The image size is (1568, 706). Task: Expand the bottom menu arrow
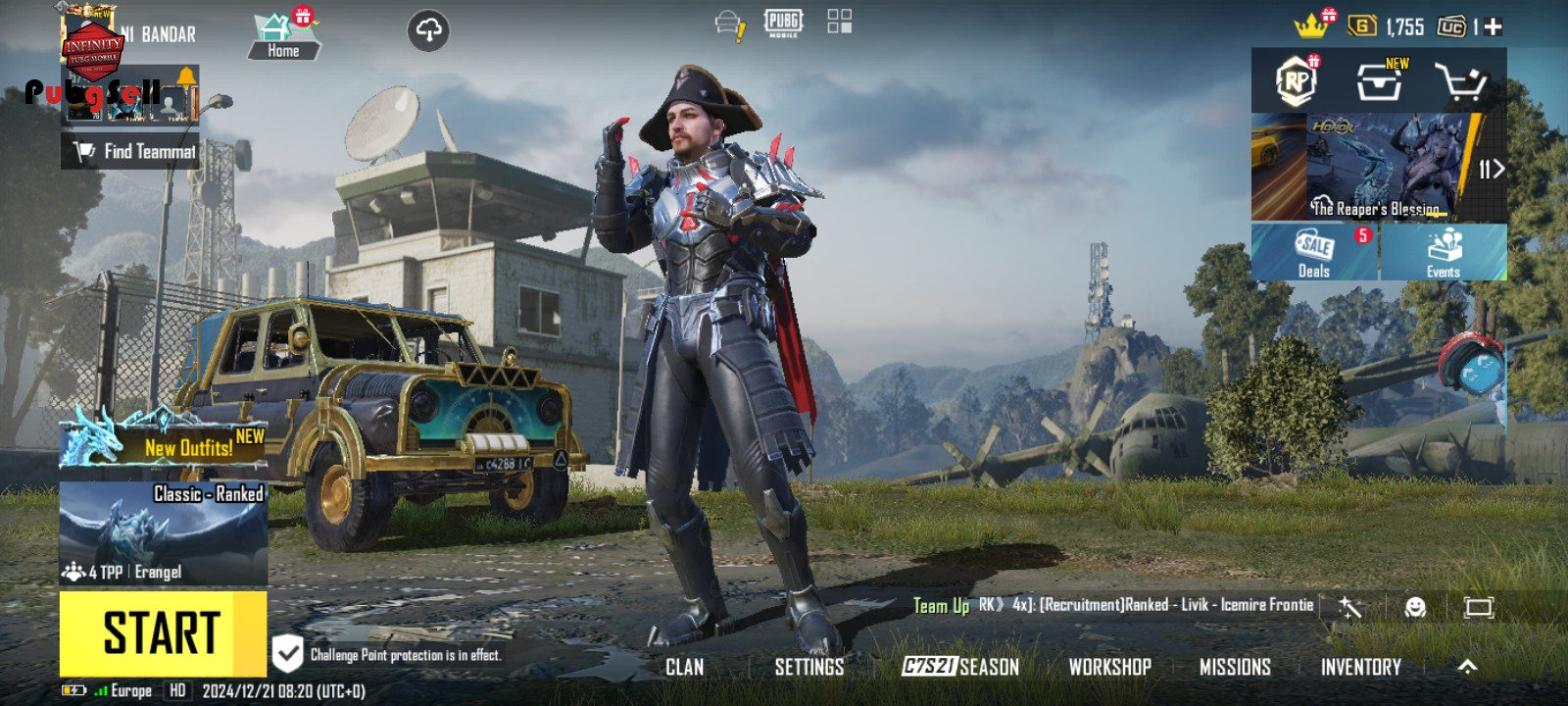[1467, 667]
